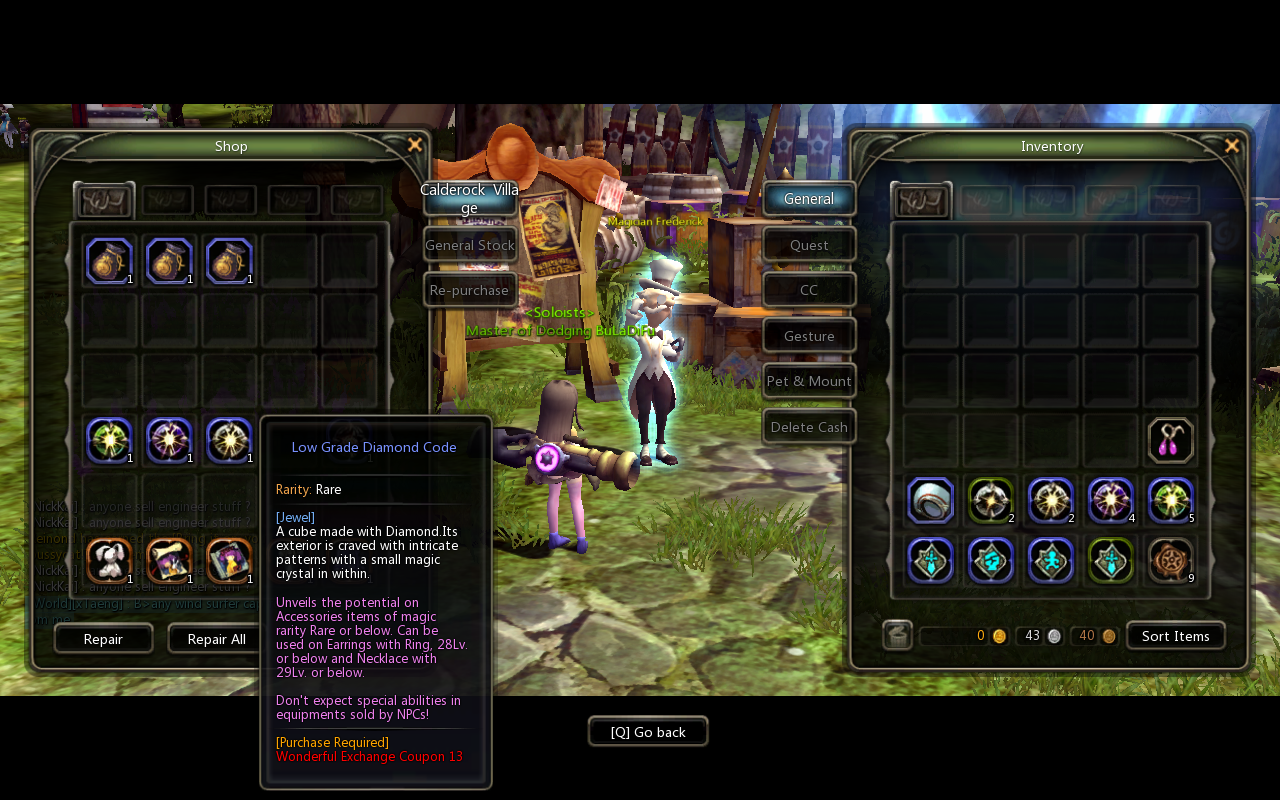The width and height of the screenshot is (1280, 800).
Task: Open the Gesture category
Action: point(808,335)
